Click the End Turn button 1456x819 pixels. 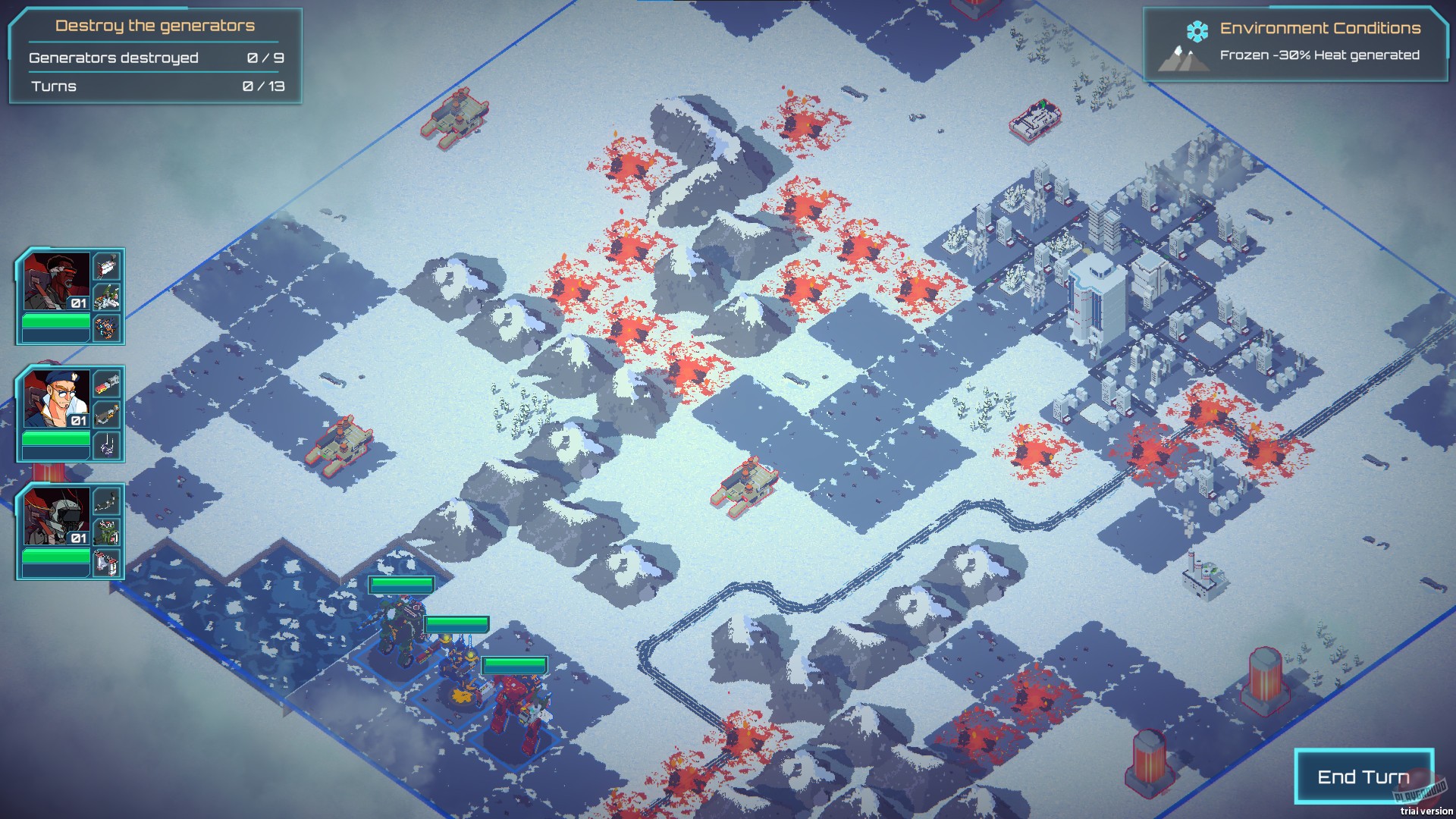point(1363,777)
